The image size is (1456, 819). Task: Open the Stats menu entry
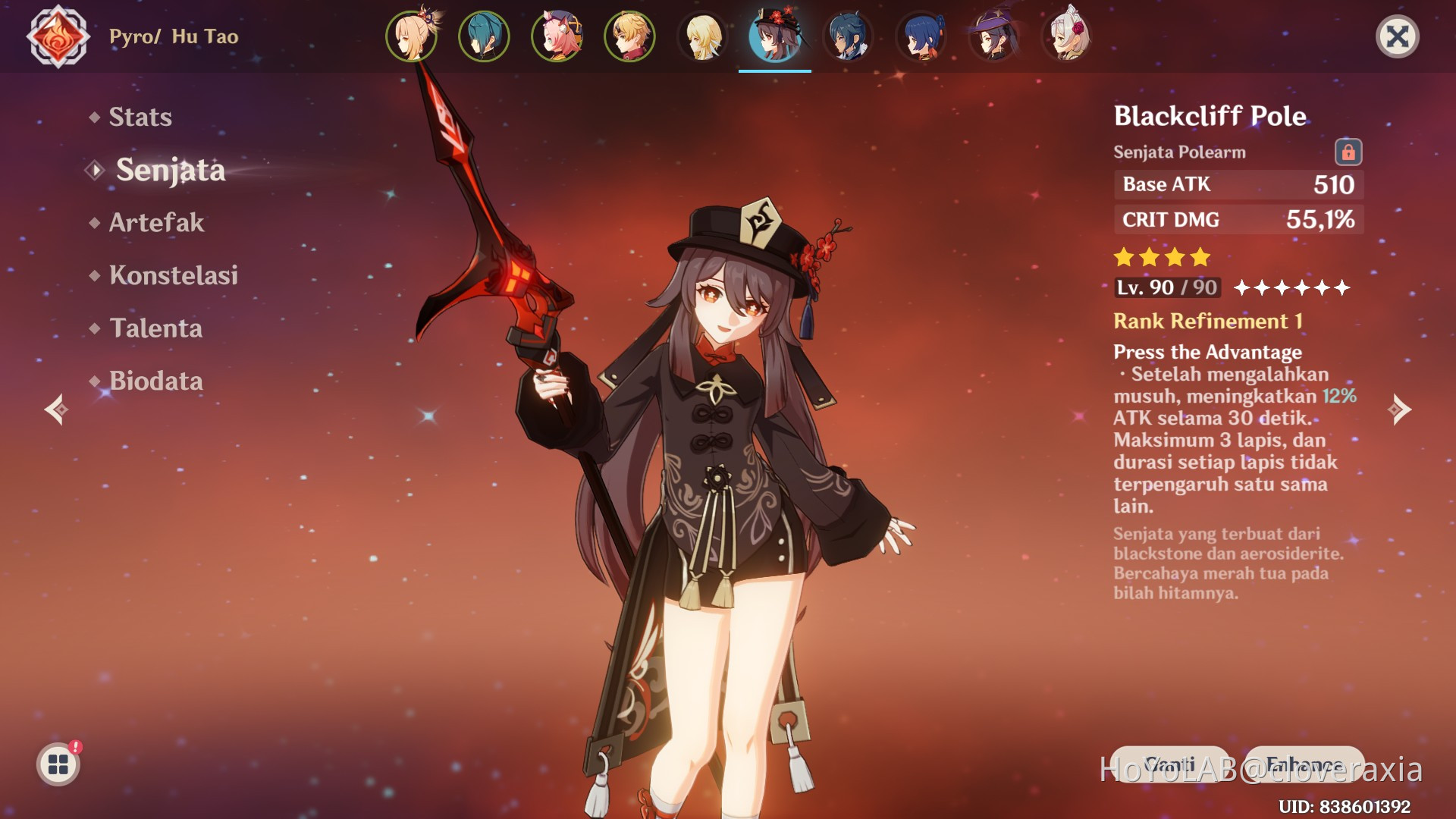point(140,117)
